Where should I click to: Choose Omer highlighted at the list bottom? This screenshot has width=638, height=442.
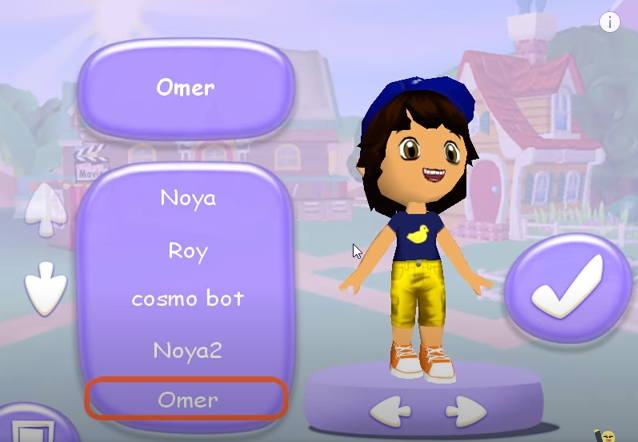click(188, 400)
